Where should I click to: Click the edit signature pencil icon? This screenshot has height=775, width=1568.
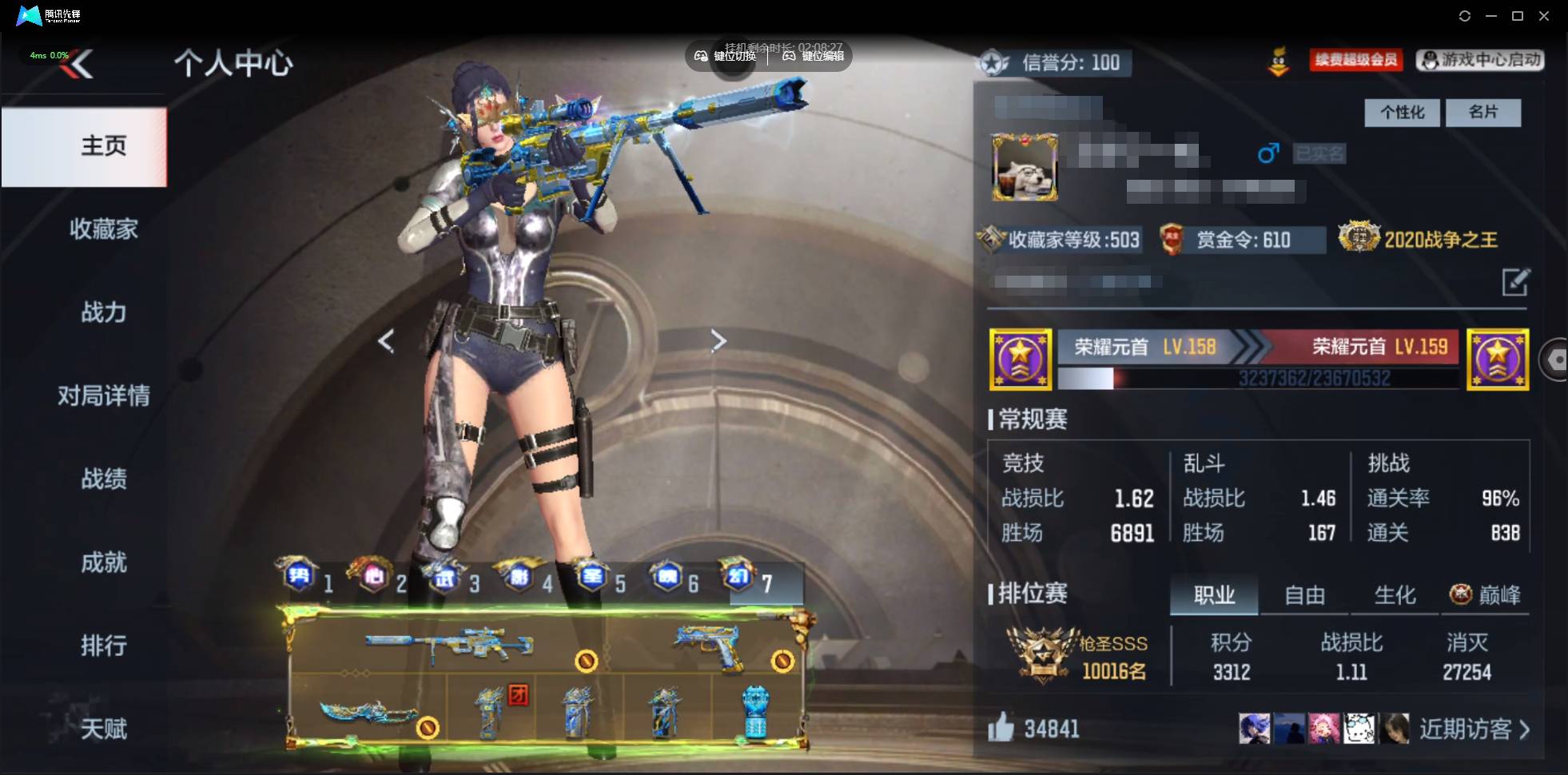(x=1515, y=282)
